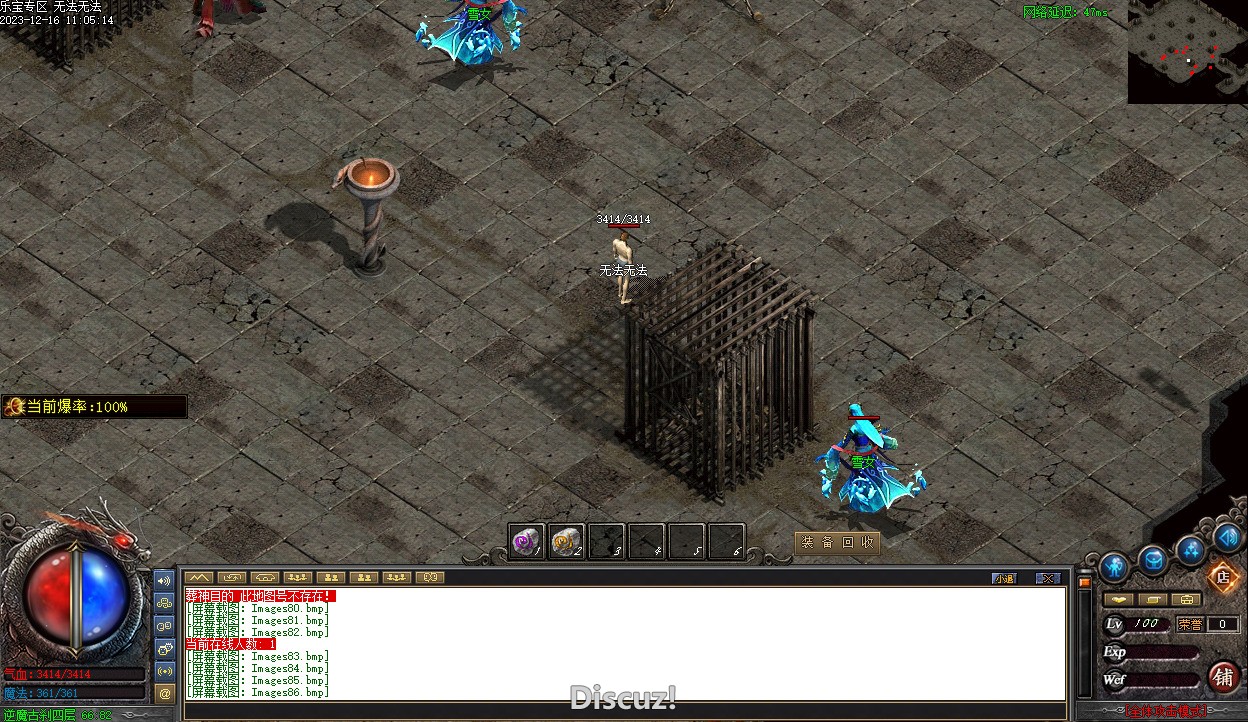The image size is (1248, 722).
Task: Click the mountain-shaped chat toolbar button
Action: (199, 577)
